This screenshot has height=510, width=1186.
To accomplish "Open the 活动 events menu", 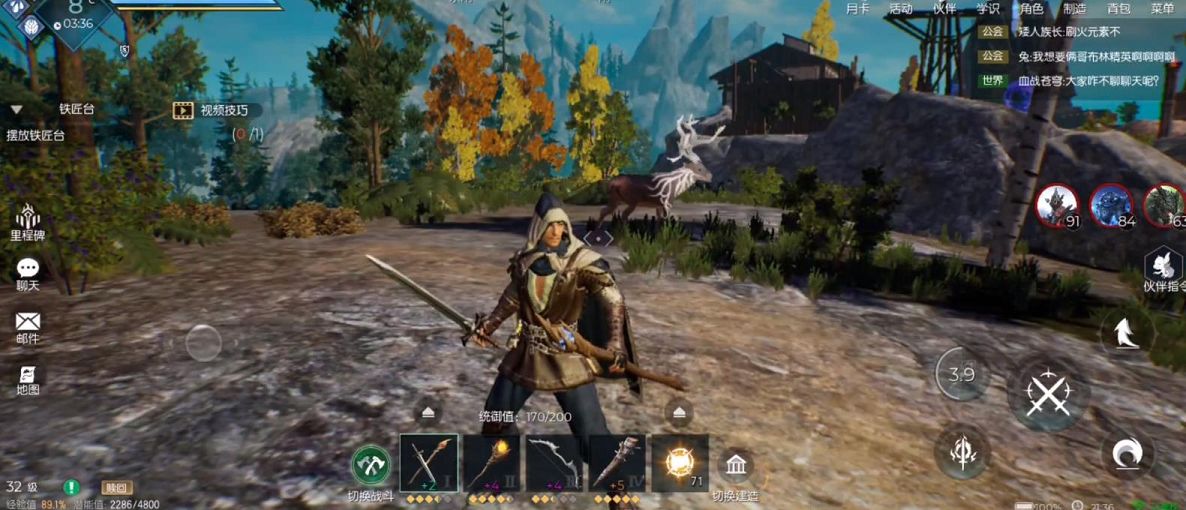I will click(x=900, y=9).
